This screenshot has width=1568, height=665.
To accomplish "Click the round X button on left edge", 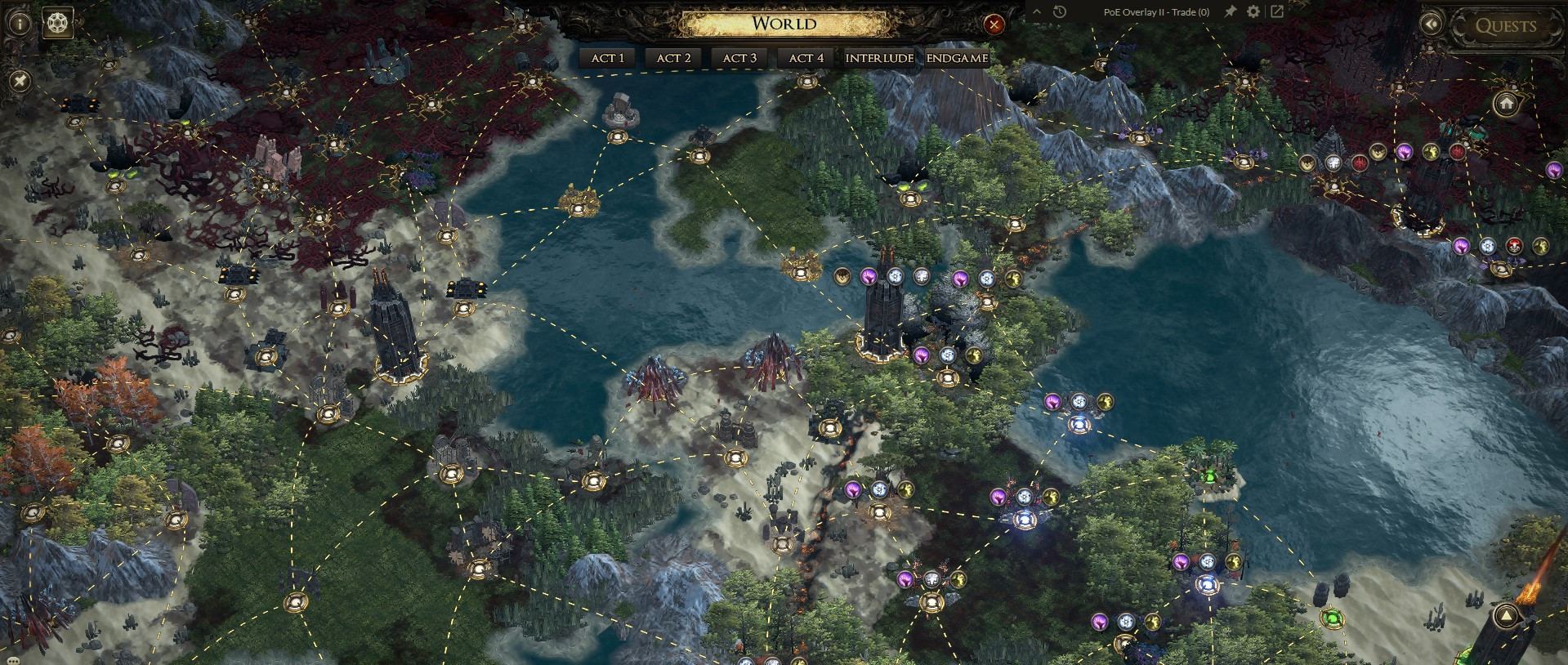I will pyautogui.click(x=20, y=80).
